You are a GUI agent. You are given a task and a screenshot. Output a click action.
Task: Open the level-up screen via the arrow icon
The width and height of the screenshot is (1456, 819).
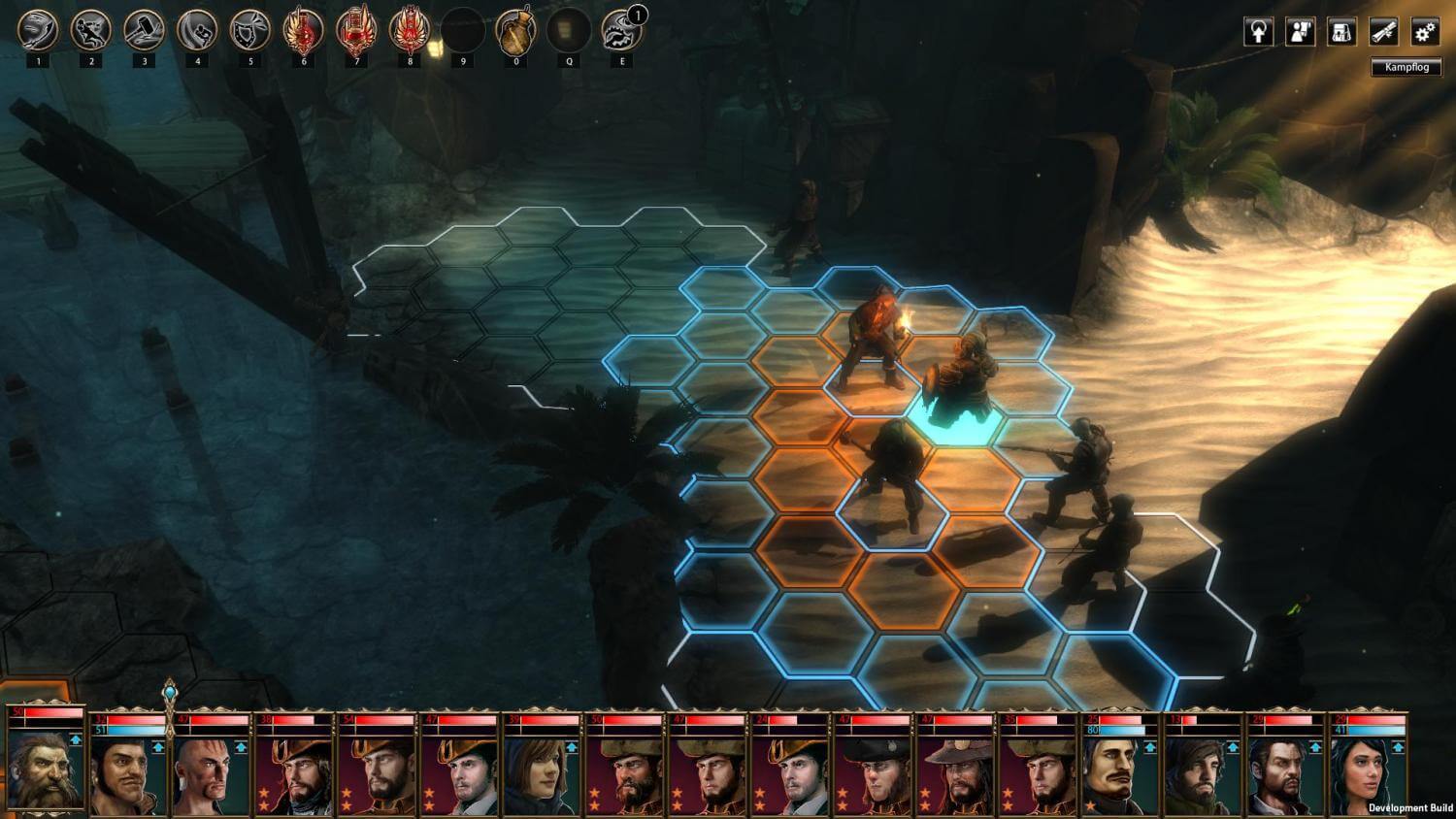coord(1259,32)
